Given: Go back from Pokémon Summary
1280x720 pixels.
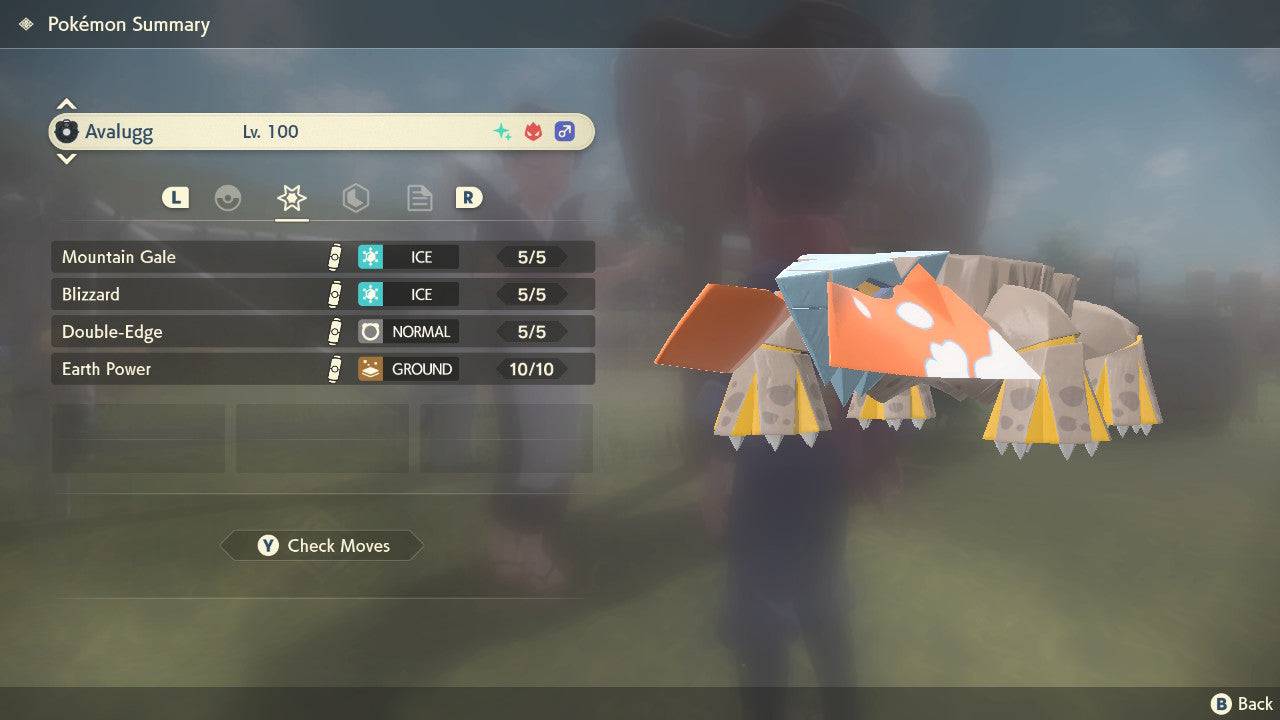Looking at the screenshot, I should (x=1242, y=704).
